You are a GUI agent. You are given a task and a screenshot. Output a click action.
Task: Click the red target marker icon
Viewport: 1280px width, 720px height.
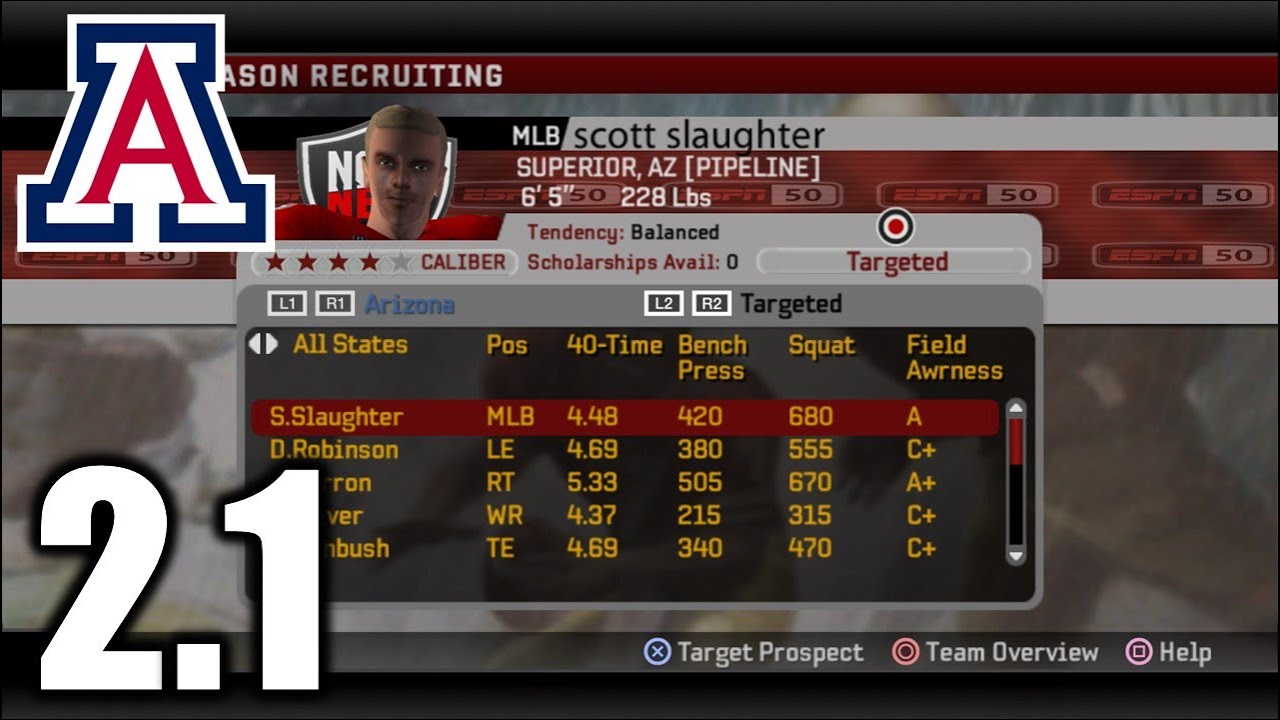895,228
